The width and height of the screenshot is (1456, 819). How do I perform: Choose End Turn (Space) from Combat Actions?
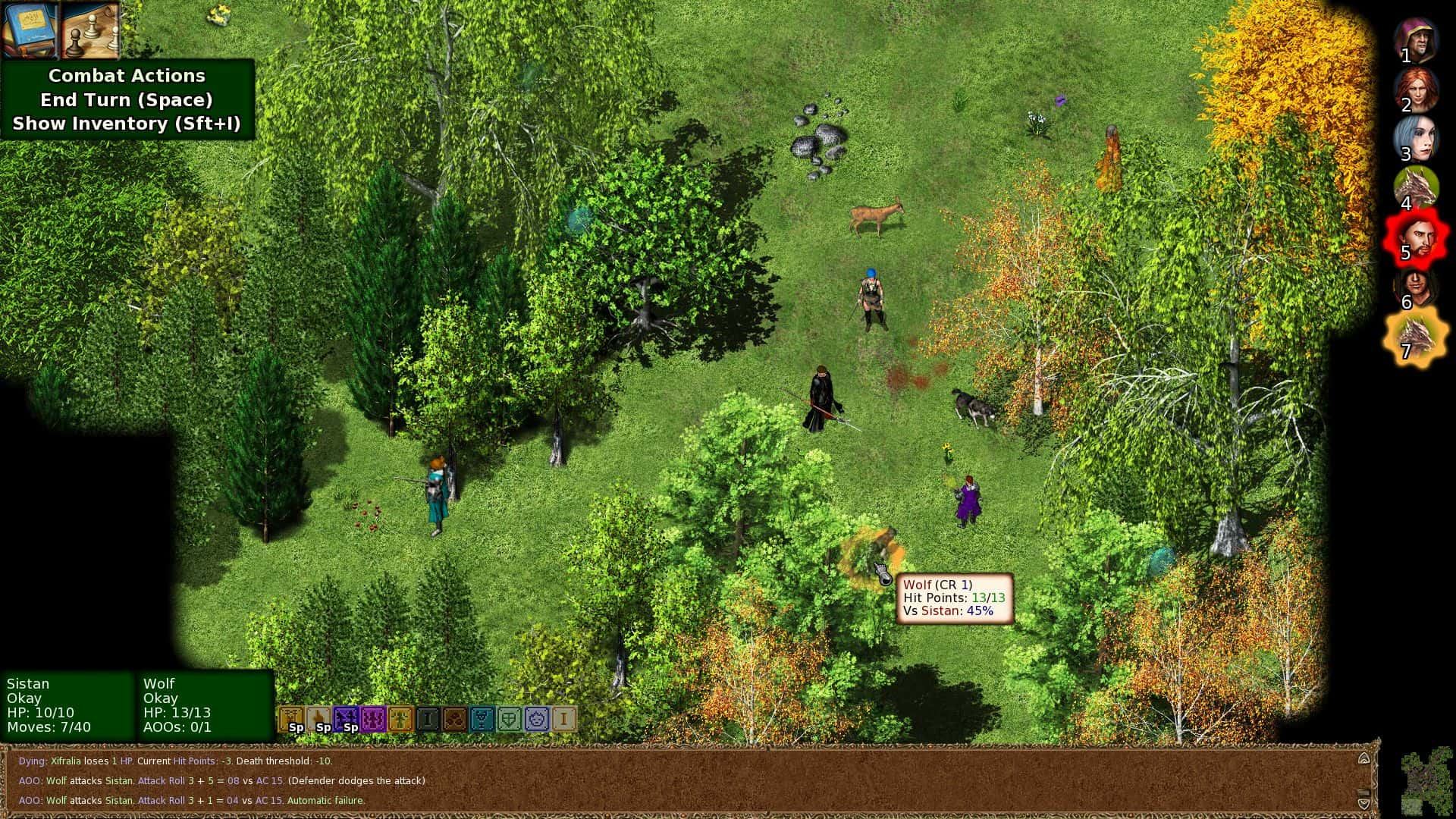pos(126,99)
